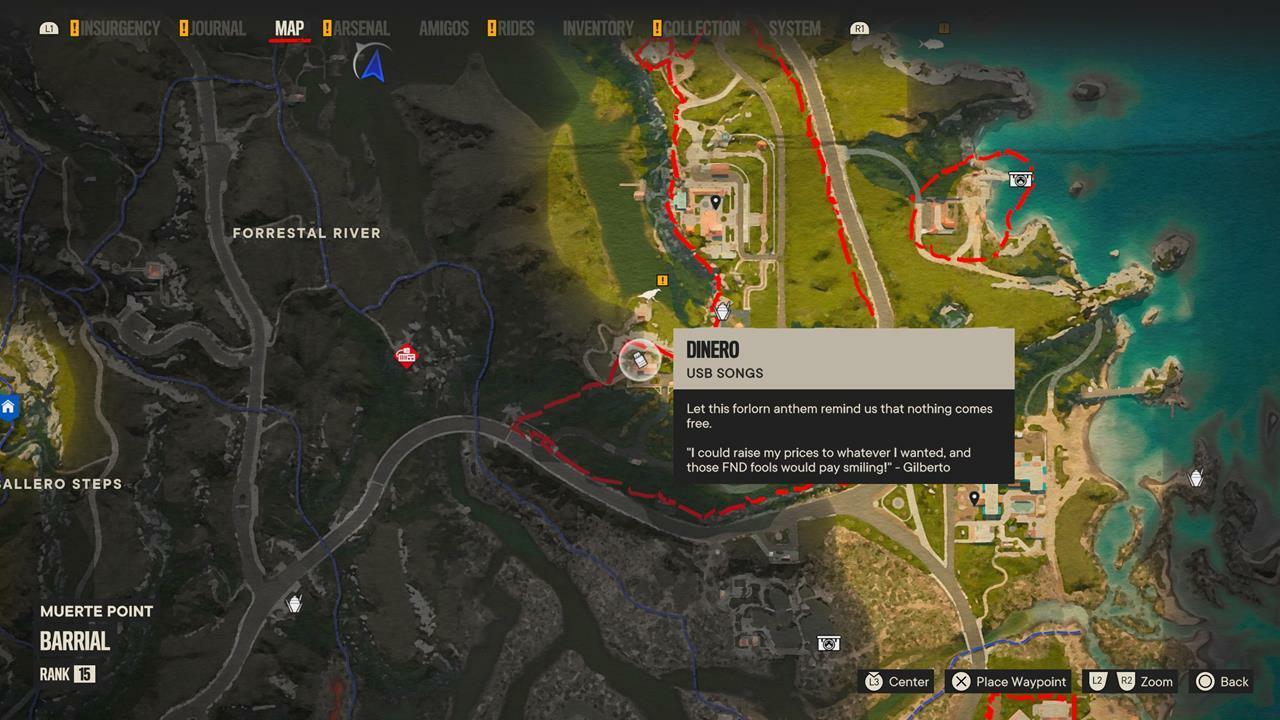Go to the Arsenal tab

click(361, 29)
